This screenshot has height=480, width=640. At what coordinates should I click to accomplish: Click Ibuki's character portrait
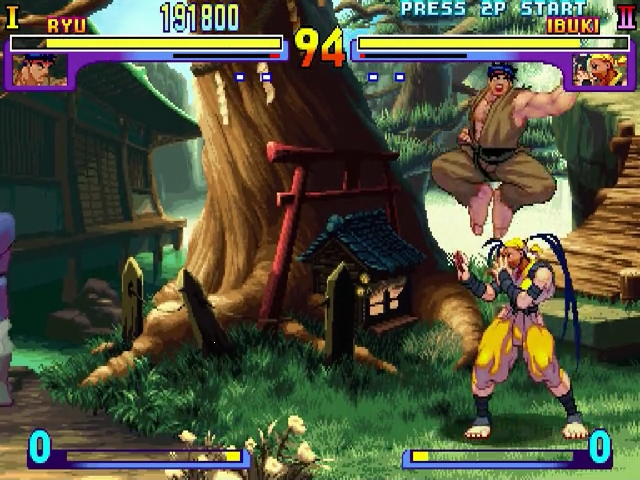pyautogui.click(x=597, y=69)
